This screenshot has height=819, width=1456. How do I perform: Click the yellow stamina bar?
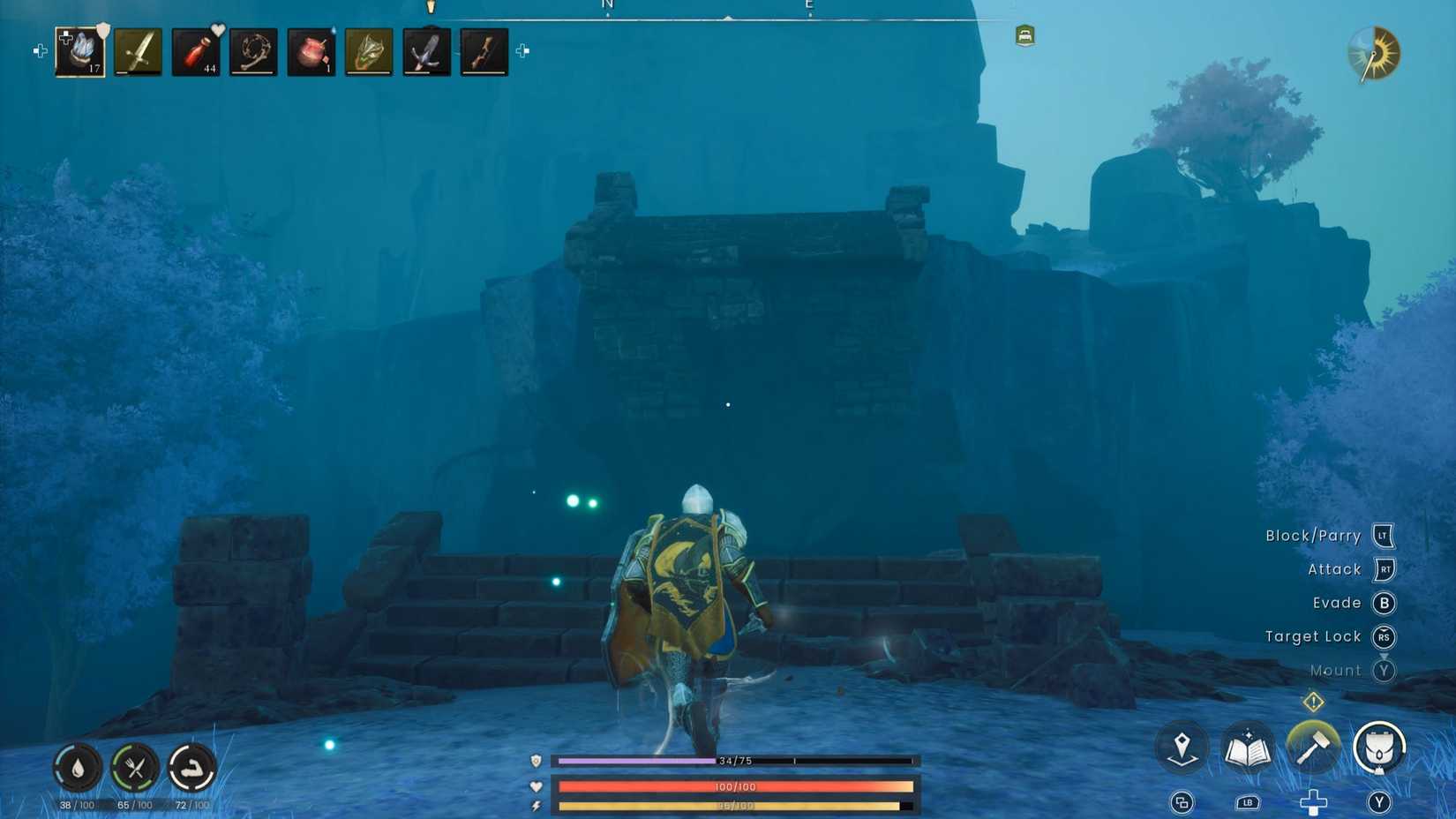click(x=732, y=806)
